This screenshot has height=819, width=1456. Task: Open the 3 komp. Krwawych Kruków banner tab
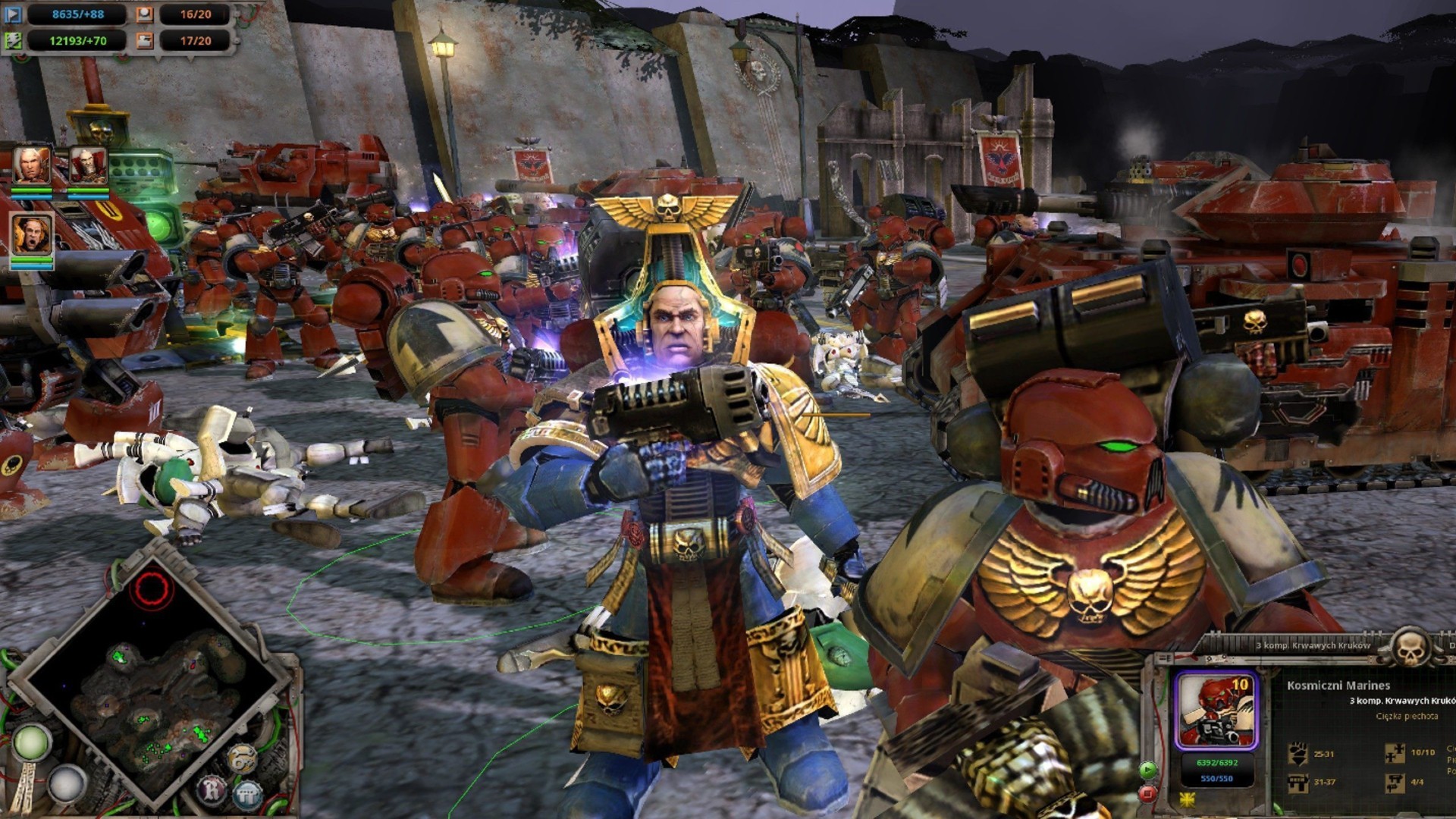click(x=1312, y=645)
